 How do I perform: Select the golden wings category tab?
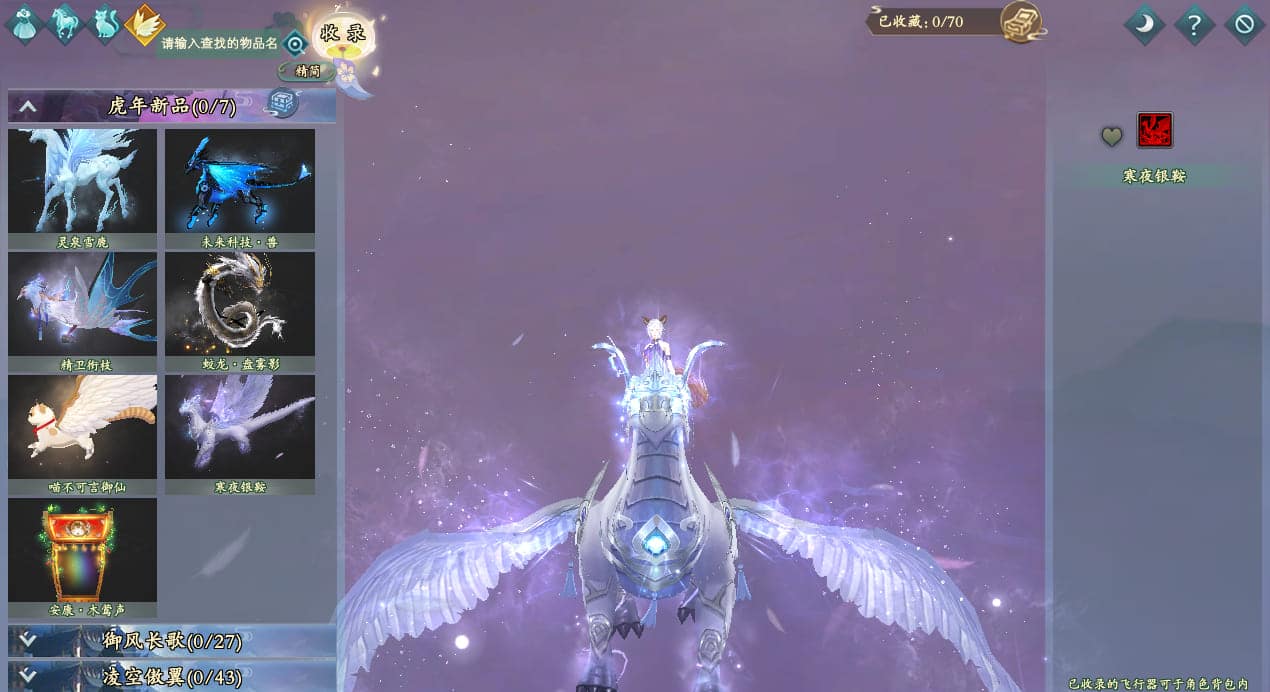click(x=145, y=24)
